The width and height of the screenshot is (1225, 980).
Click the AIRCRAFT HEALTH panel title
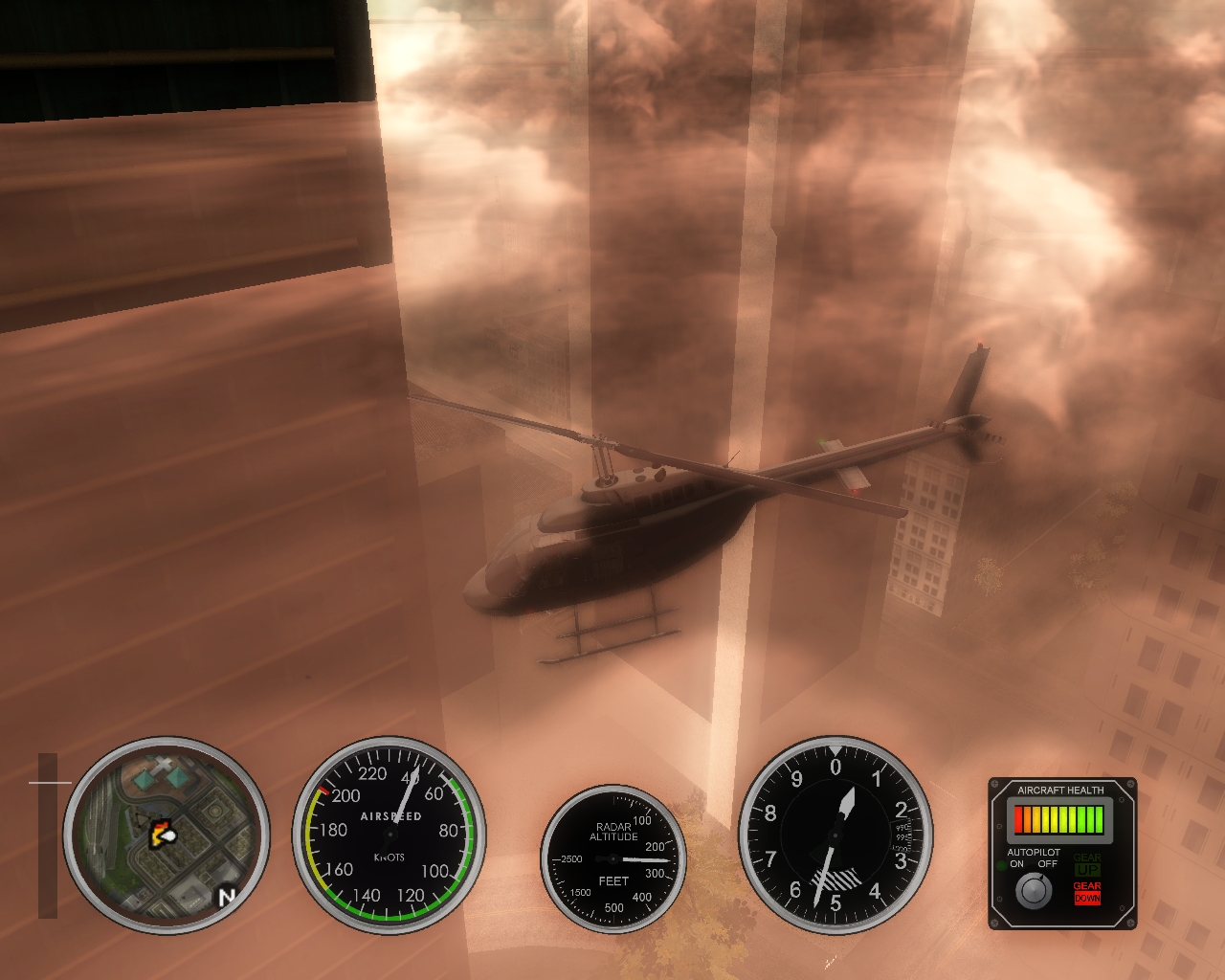pyautogui.click(x=1060, y=791)
